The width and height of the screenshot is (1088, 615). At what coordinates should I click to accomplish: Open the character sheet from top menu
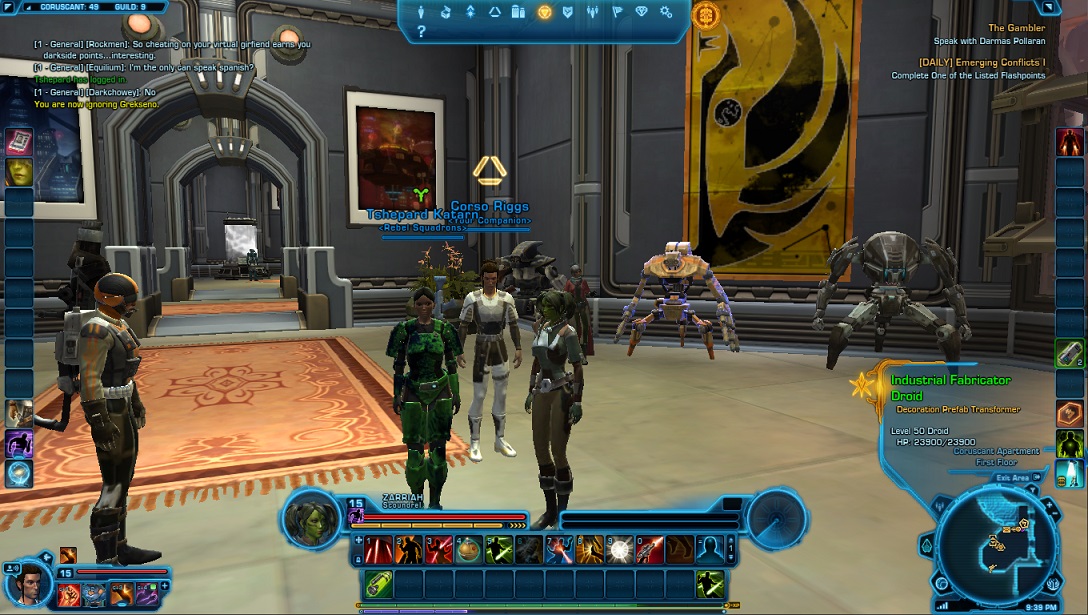pyautogui.click(x=422, y=13)
